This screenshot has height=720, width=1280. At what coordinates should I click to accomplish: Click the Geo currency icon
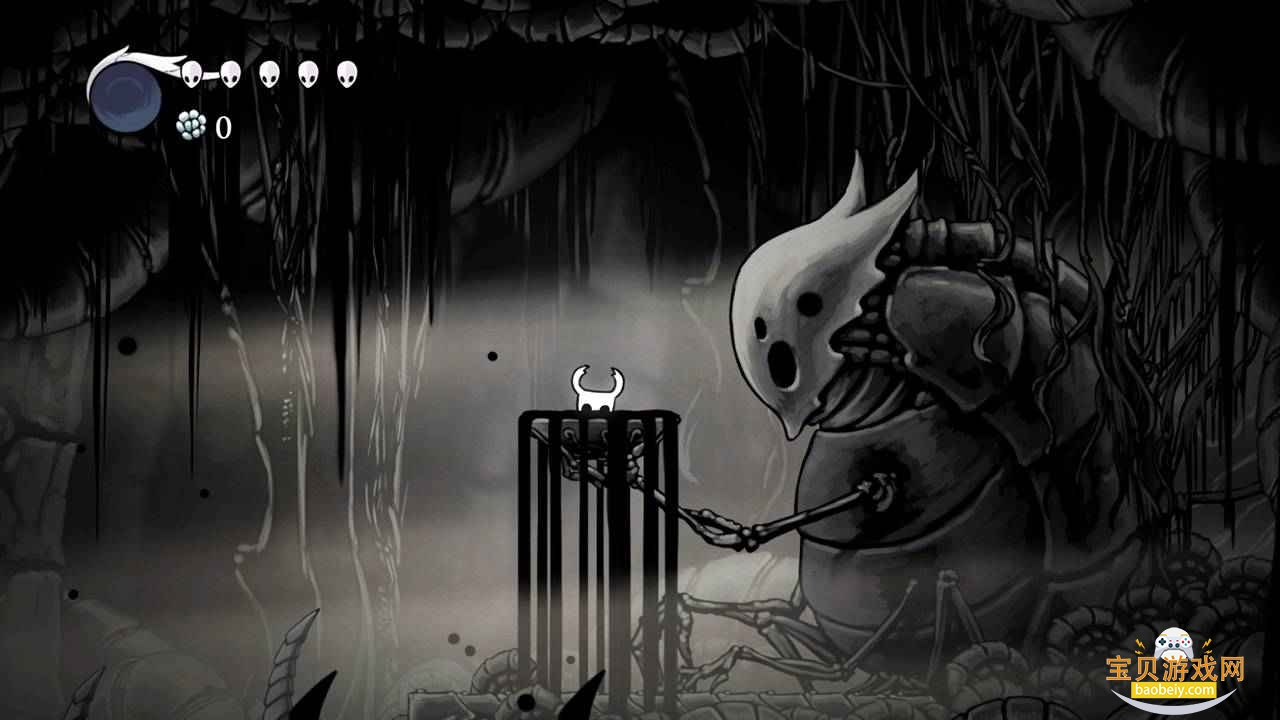click(188, 126)
